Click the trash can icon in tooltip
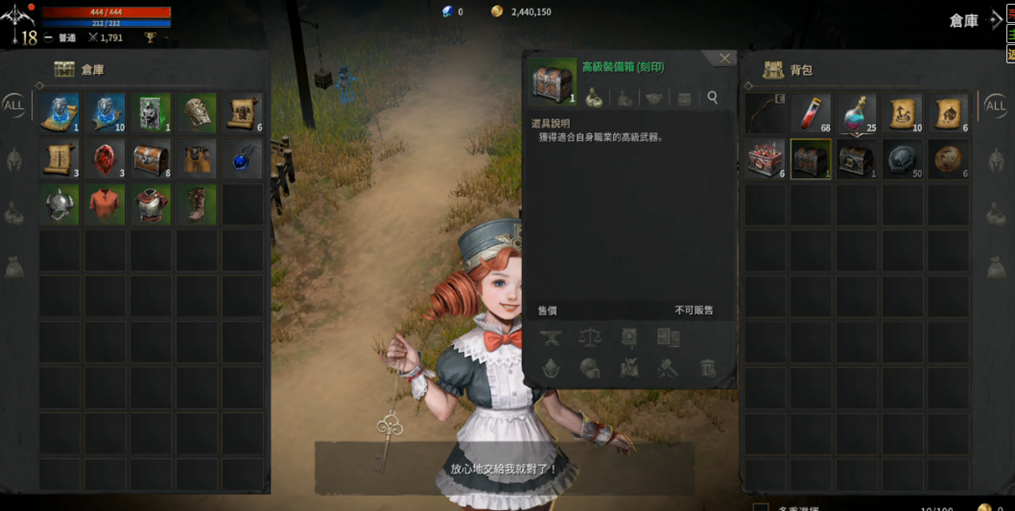The image size is (1015, 511). pos(708,368)
